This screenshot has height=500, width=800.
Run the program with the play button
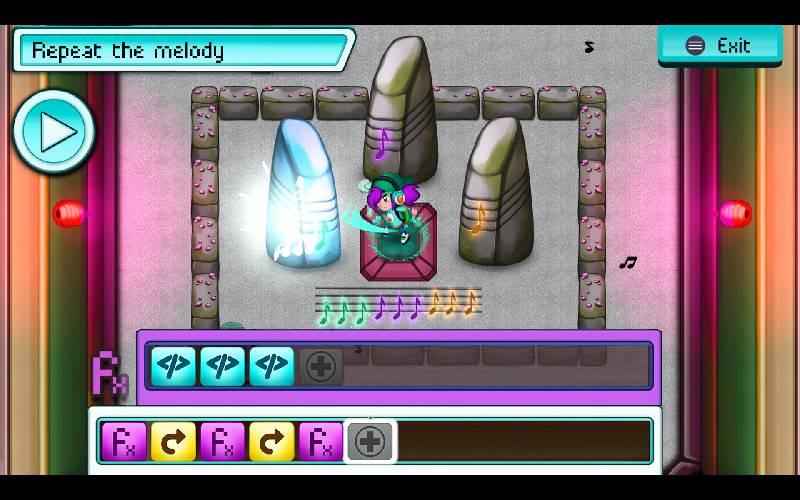(55, 131)
